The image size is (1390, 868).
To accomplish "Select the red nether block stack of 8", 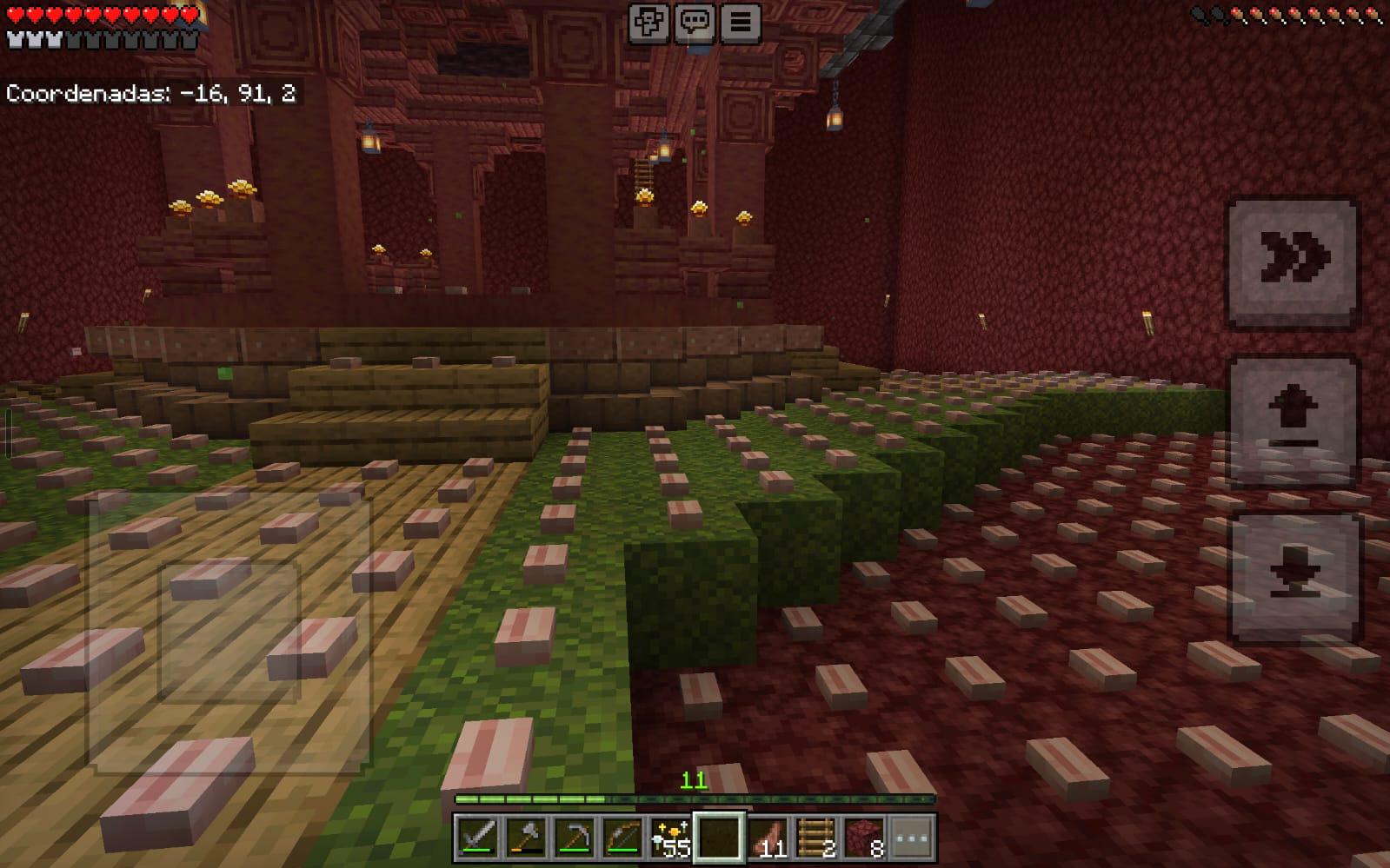I will tap(863, 838).
